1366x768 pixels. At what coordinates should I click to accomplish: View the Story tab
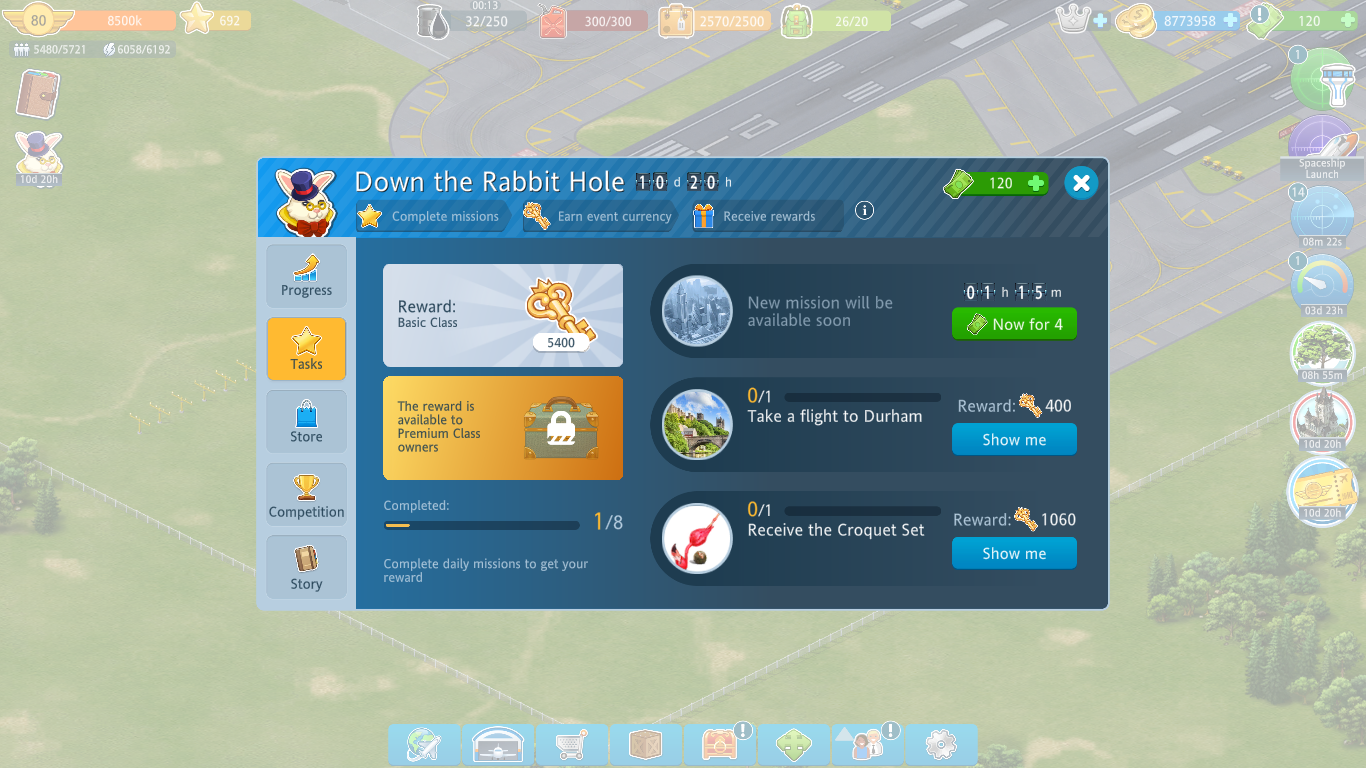[x=306, y=567]
